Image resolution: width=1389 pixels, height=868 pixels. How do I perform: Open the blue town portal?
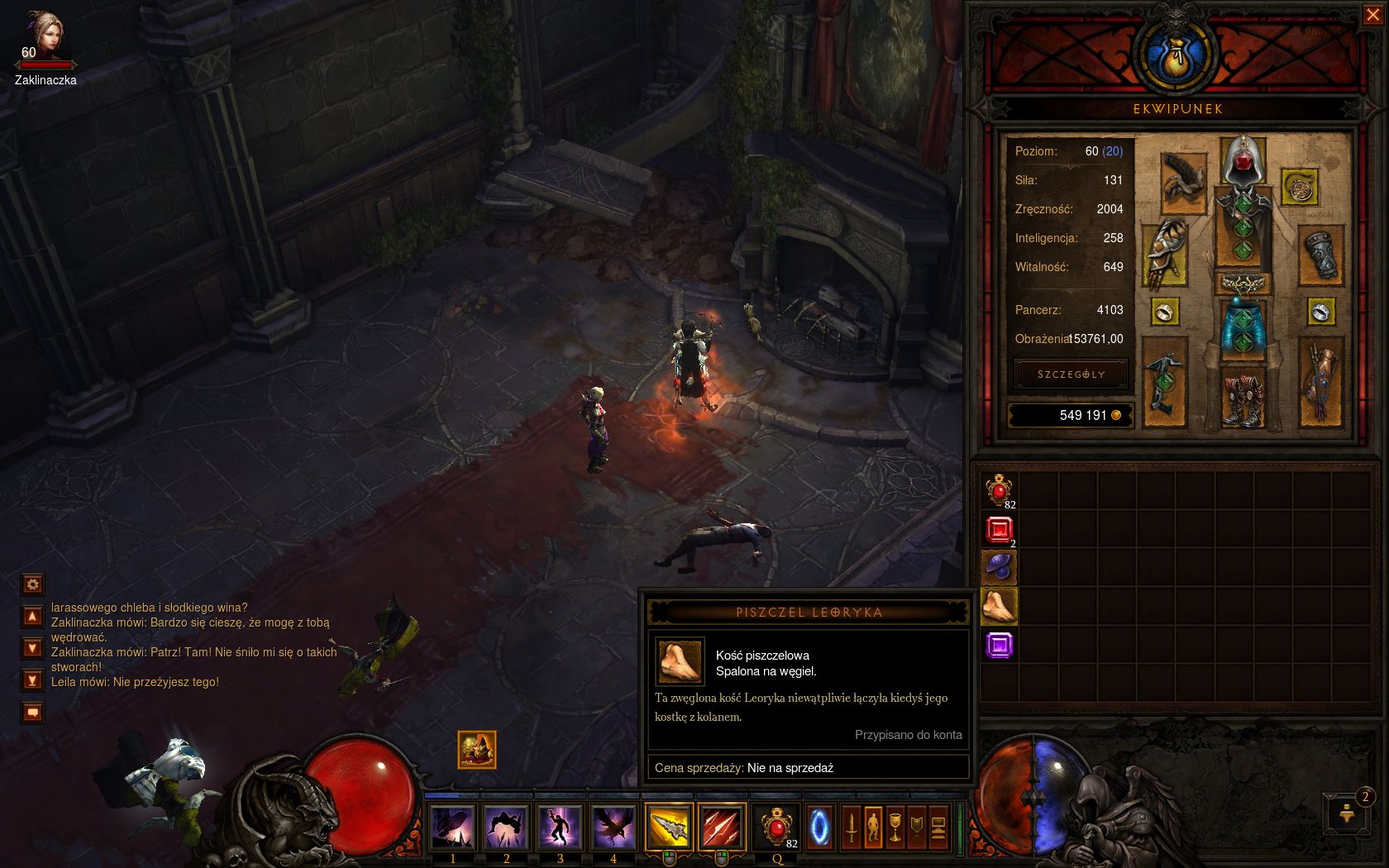coord(819,827)
